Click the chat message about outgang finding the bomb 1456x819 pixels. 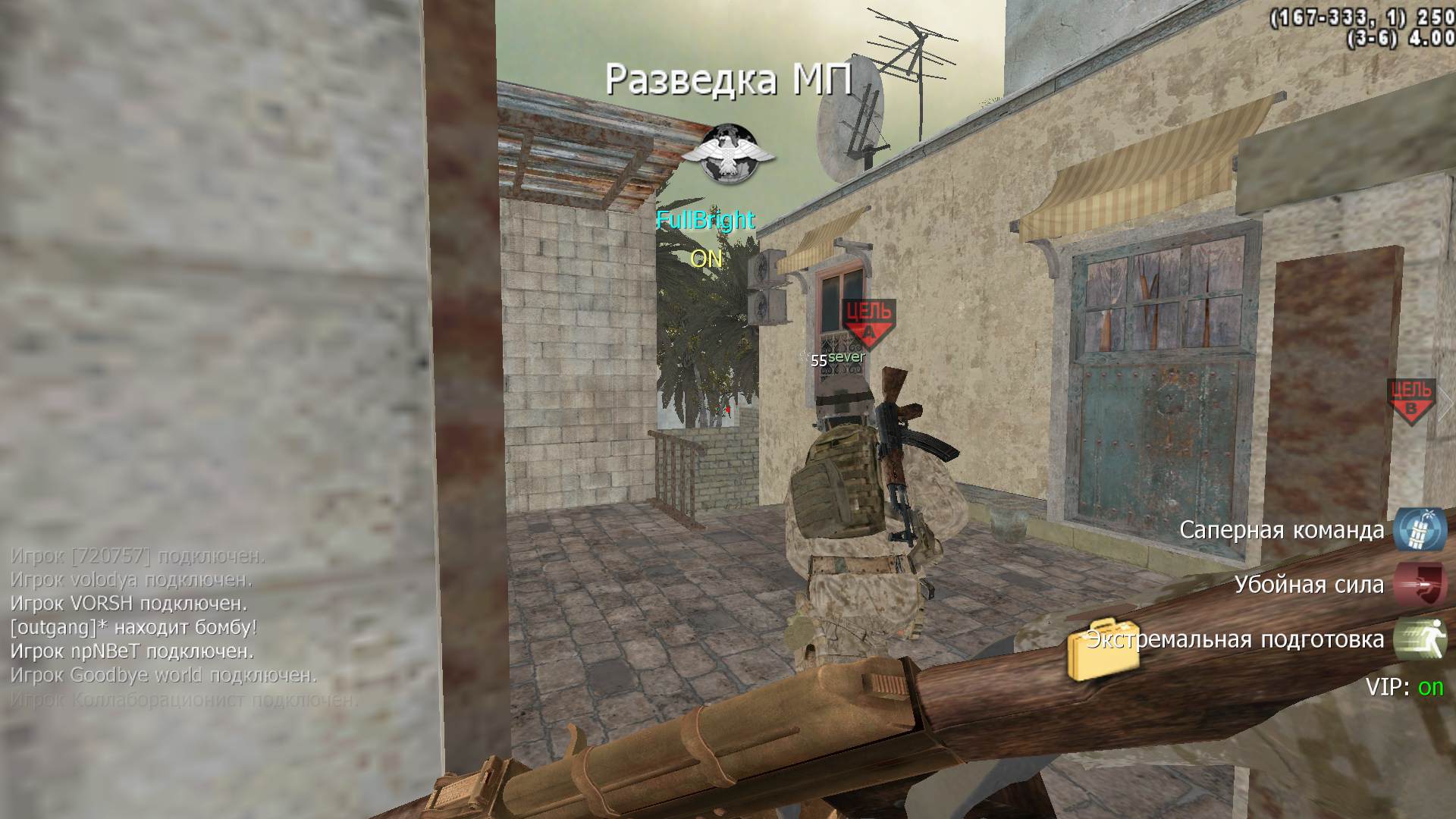[133, 627]
